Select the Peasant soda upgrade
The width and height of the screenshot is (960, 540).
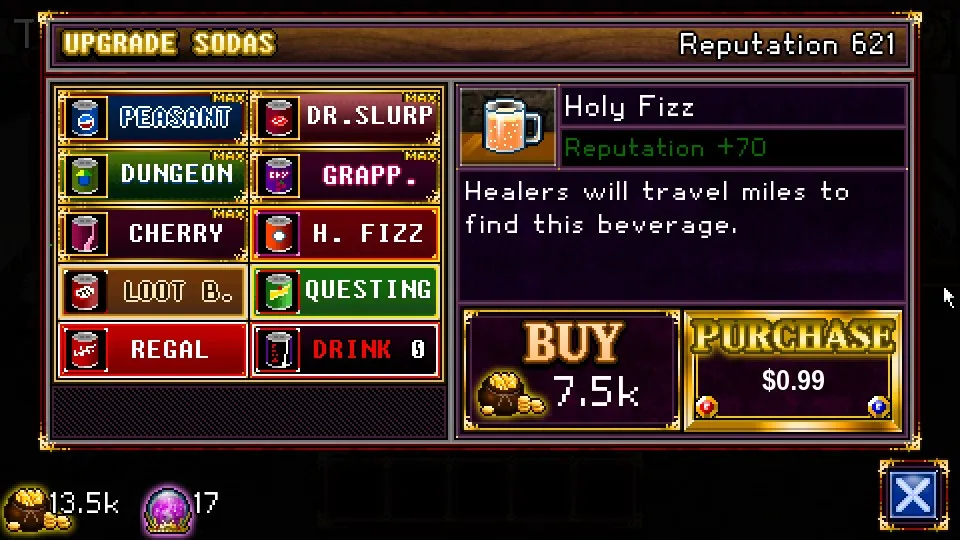pyautogui.click(x=153, y=118)
